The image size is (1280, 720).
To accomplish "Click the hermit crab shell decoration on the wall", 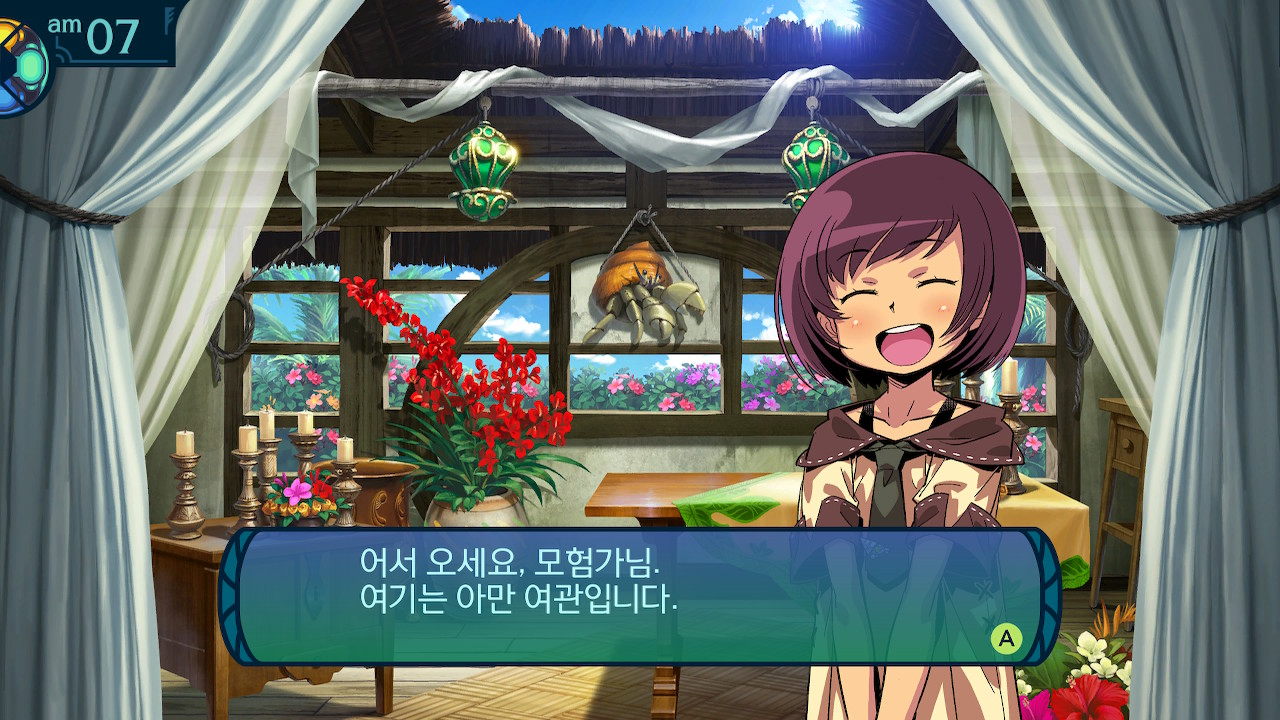I will coord(645,295).
